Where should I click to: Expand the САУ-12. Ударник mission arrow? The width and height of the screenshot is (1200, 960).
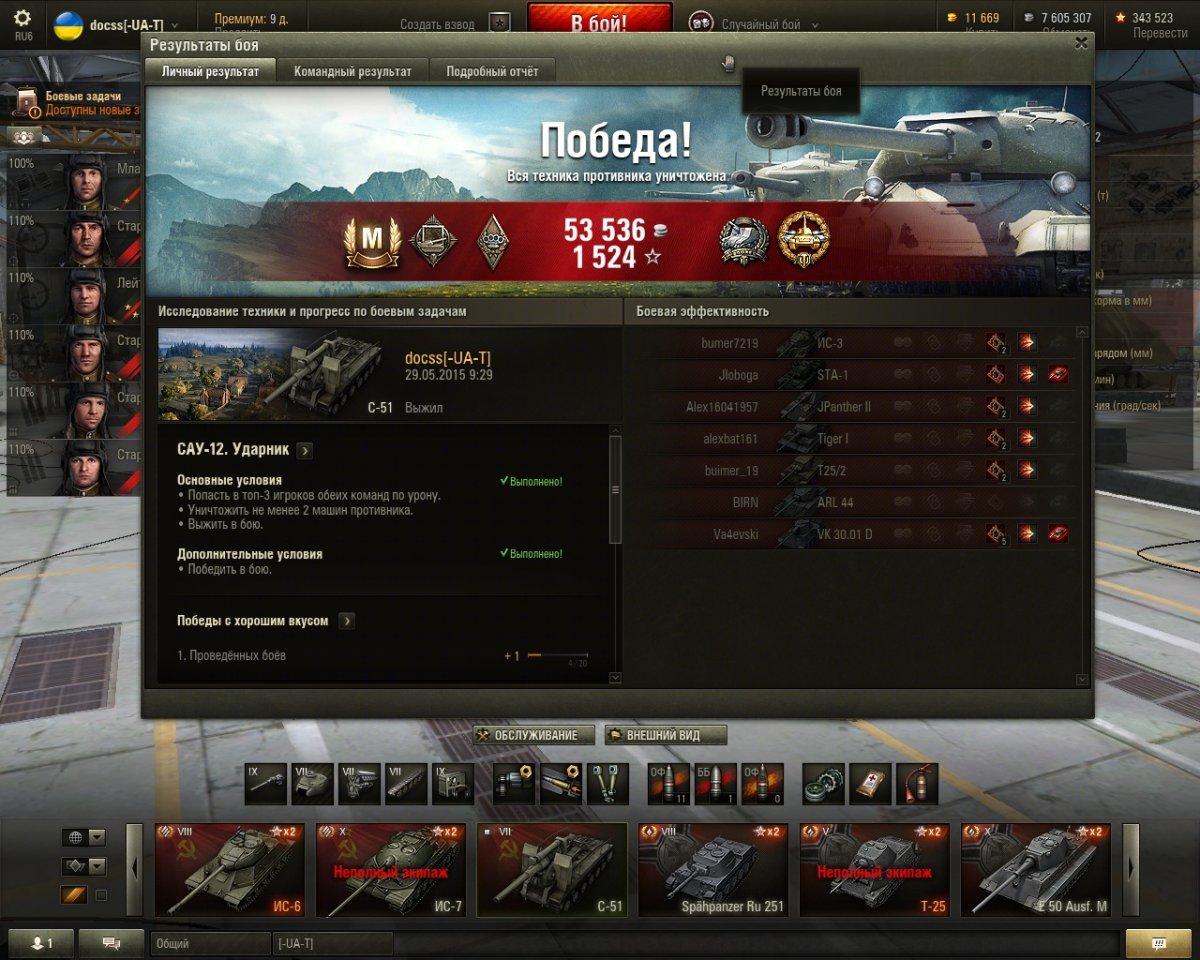[305, 451]
